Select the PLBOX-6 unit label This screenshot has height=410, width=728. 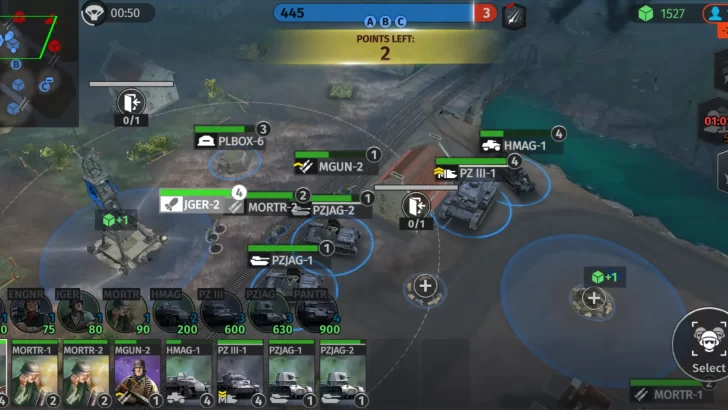click(x=232, y=141)
